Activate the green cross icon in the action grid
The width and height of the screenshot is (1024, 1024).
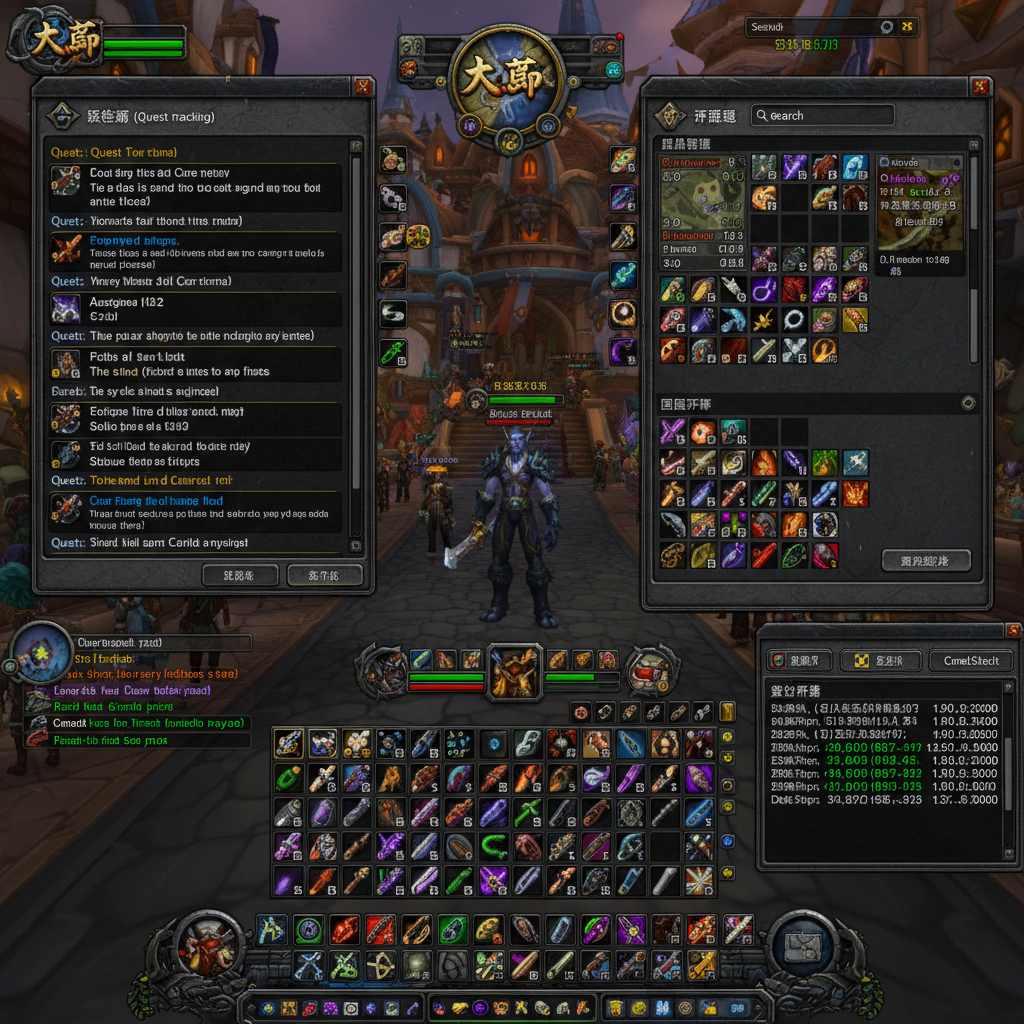click(x=528, y=812)
